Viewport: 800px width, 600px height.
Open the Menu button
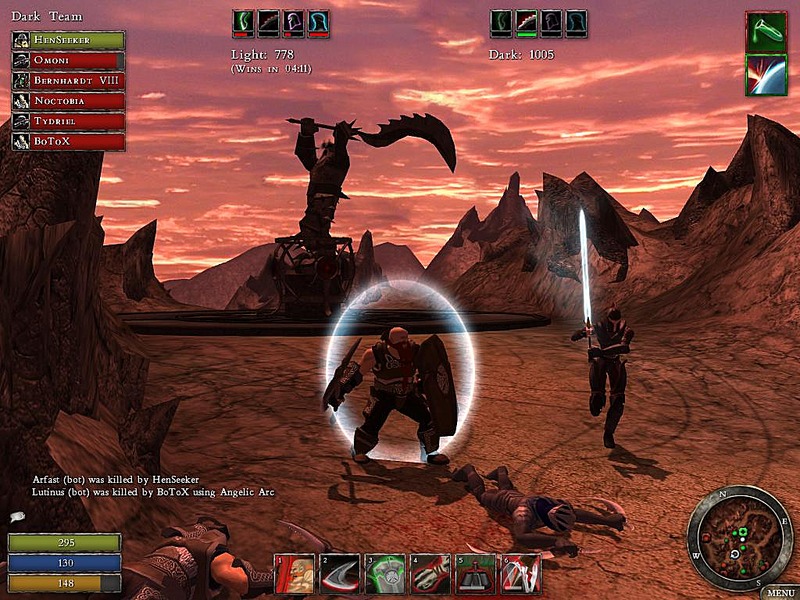[x=779, y=592]
